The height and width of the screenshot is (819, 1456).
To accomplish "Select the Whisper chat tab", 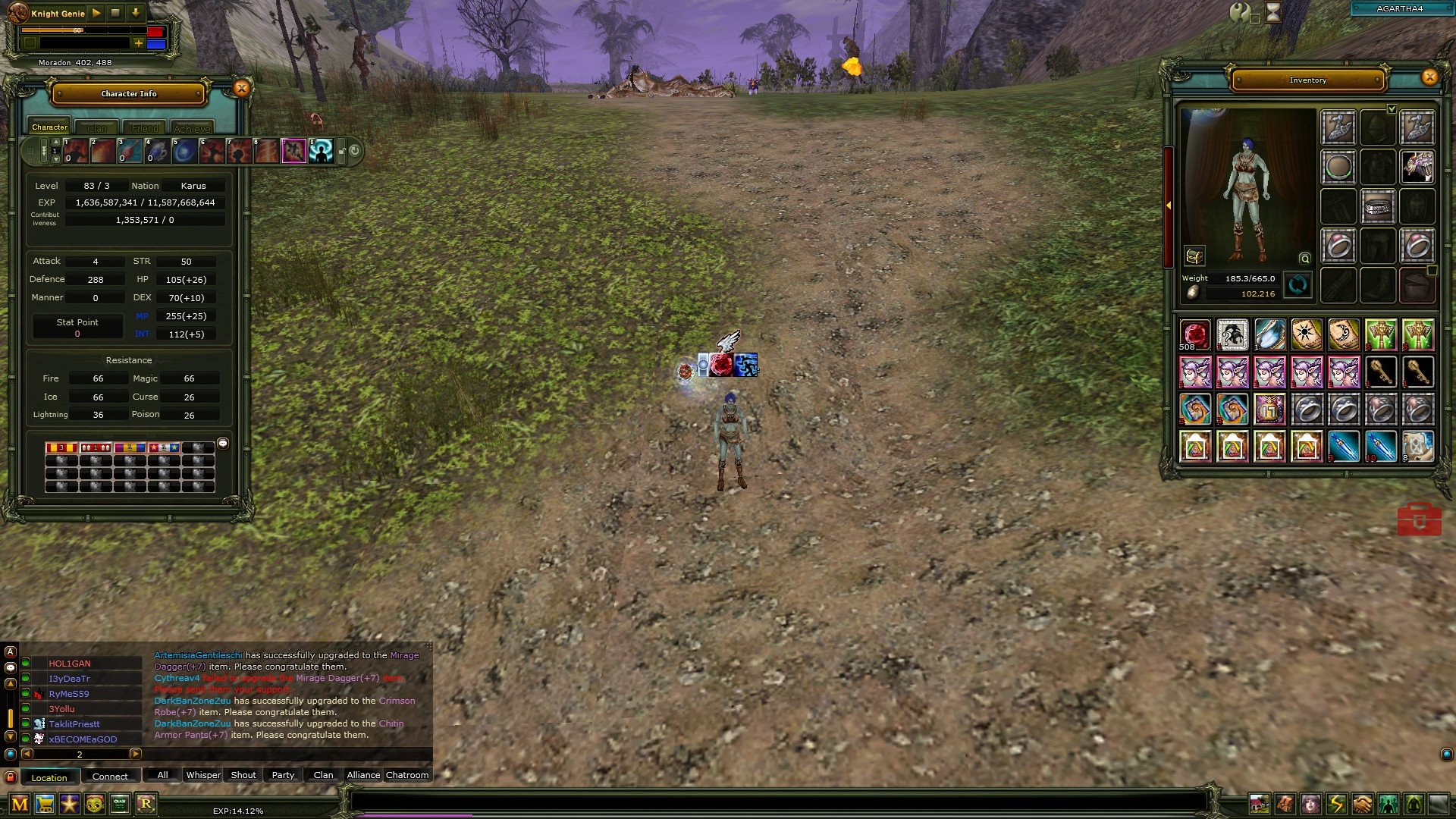I will (x=203, y=775).
